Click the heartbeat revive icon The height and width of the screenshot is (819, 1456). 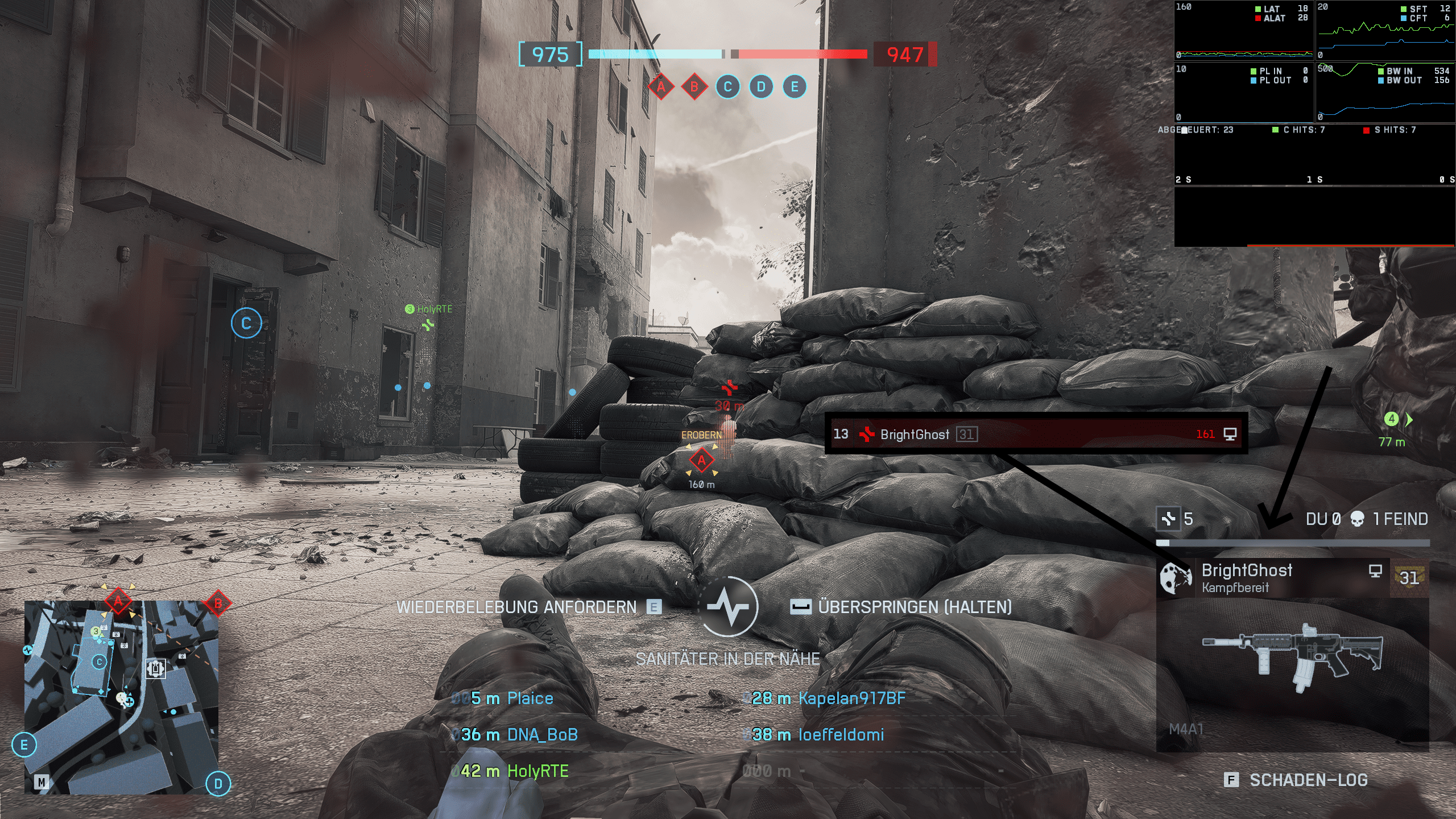tap(728, 606)
